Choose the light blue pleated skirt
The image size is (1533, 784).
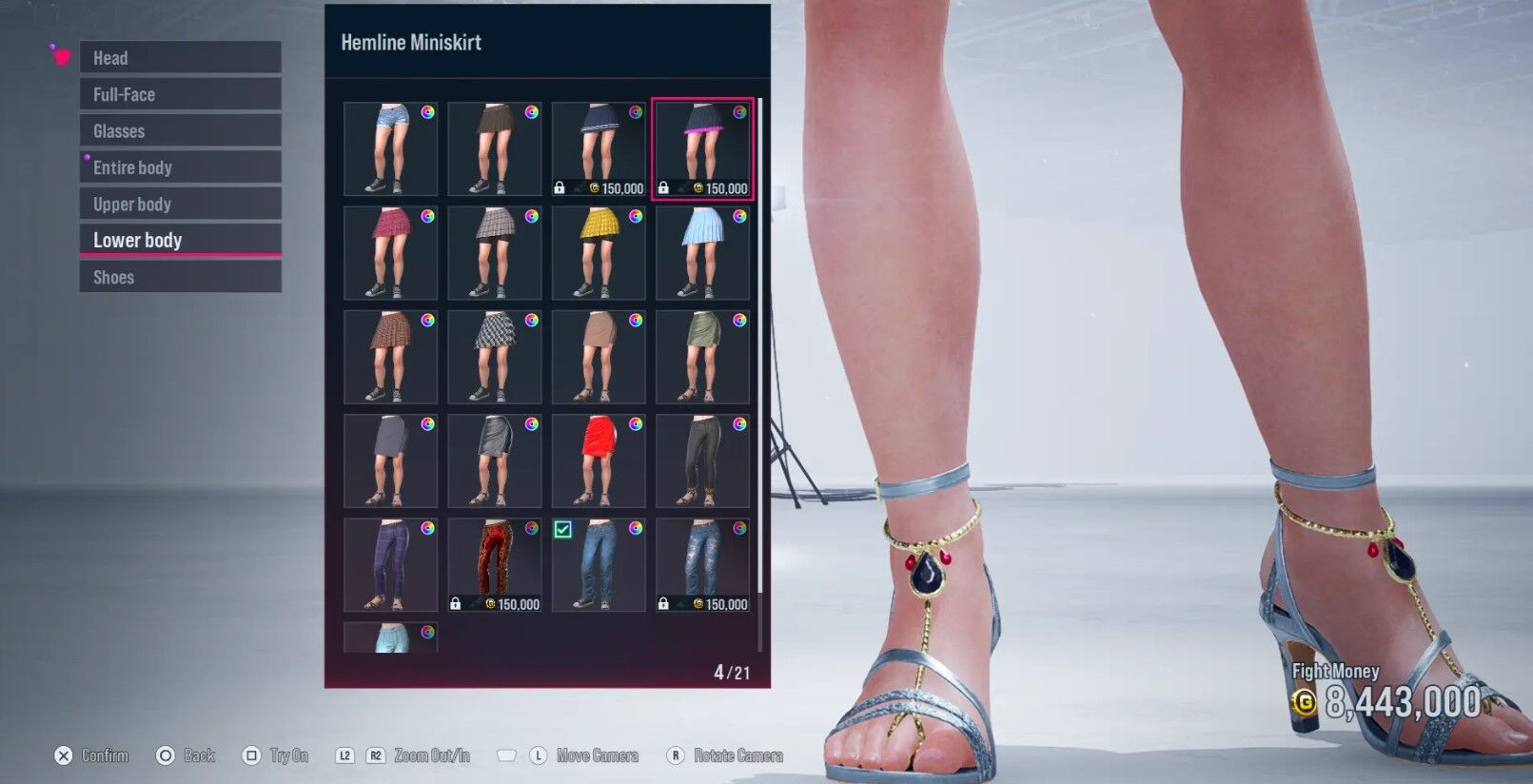702,253
